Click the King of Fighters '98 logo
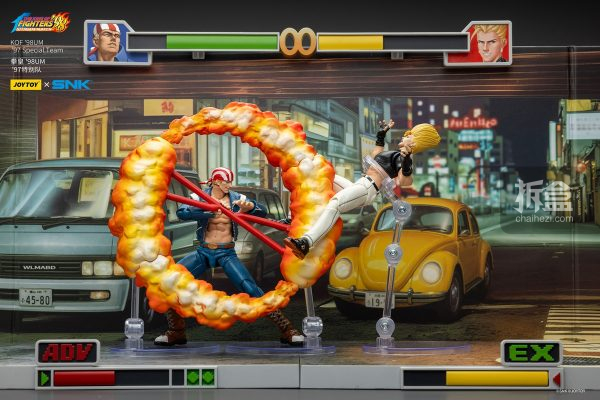The height and width of the screenshot is (400, 600). (40, 21)
